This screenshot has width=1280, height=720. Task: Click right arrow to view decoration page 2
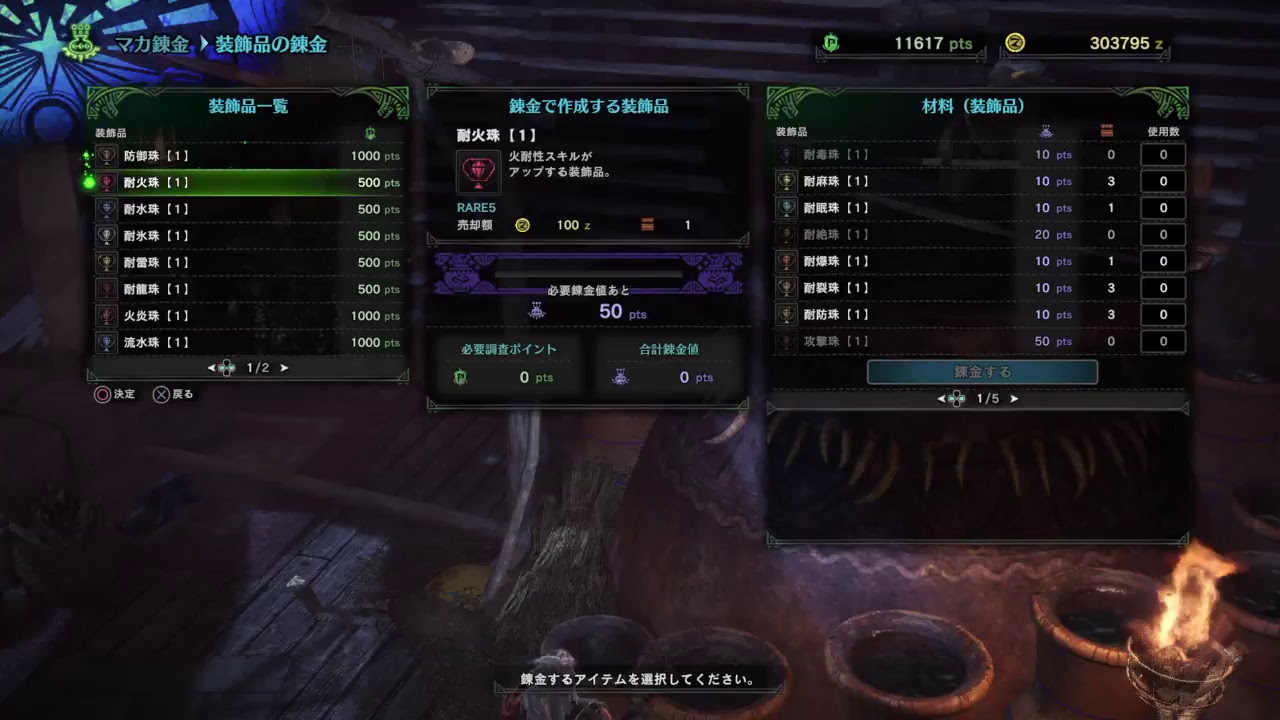click(285, 367)
